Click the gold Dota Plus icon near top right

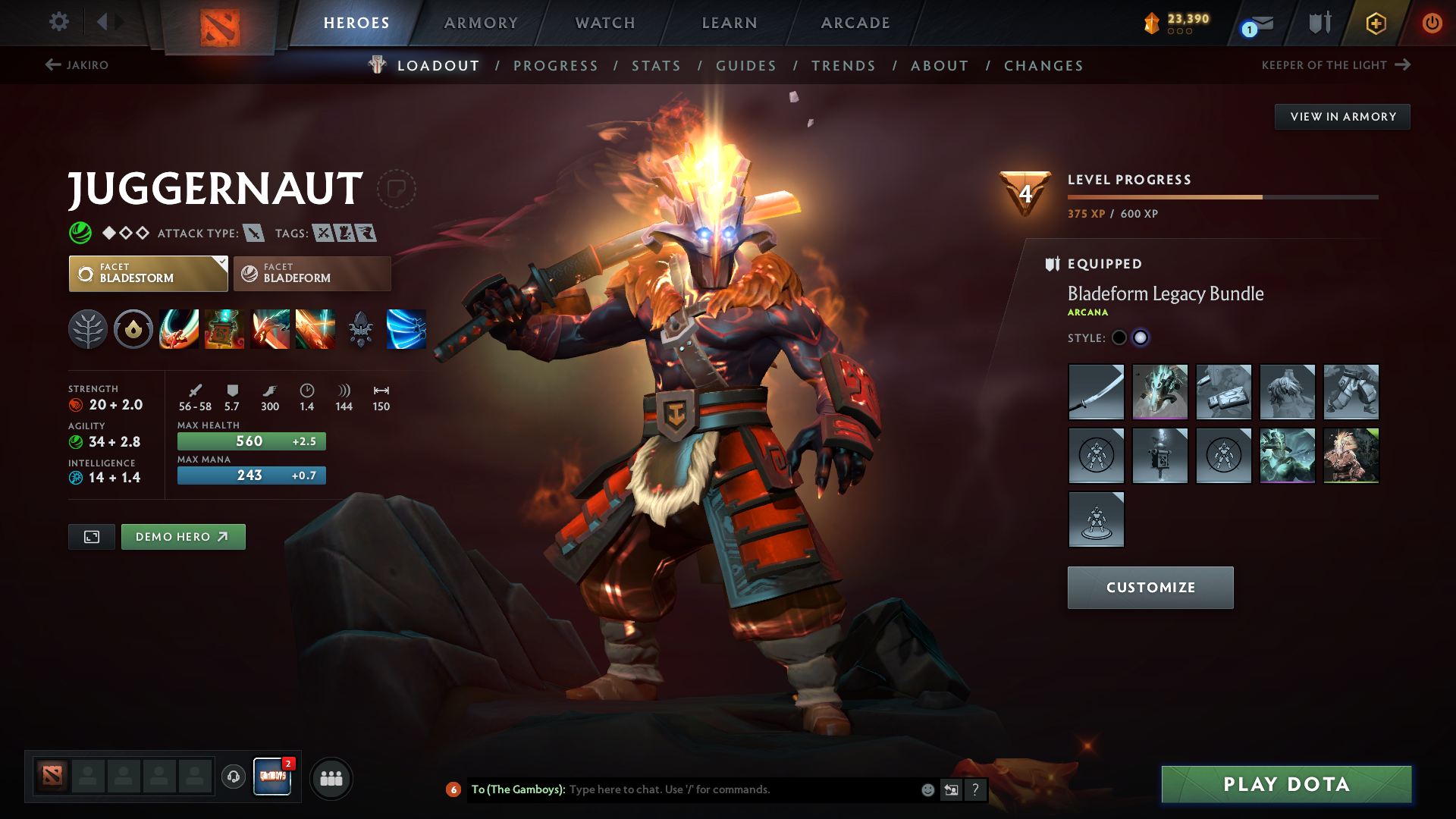click(x=1375, y=23)
